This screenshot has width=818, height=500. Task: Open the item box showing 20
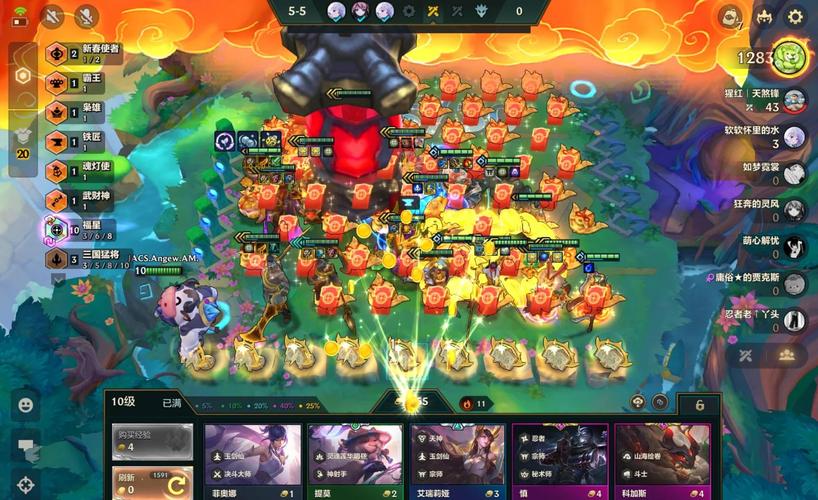click(22, 141)
